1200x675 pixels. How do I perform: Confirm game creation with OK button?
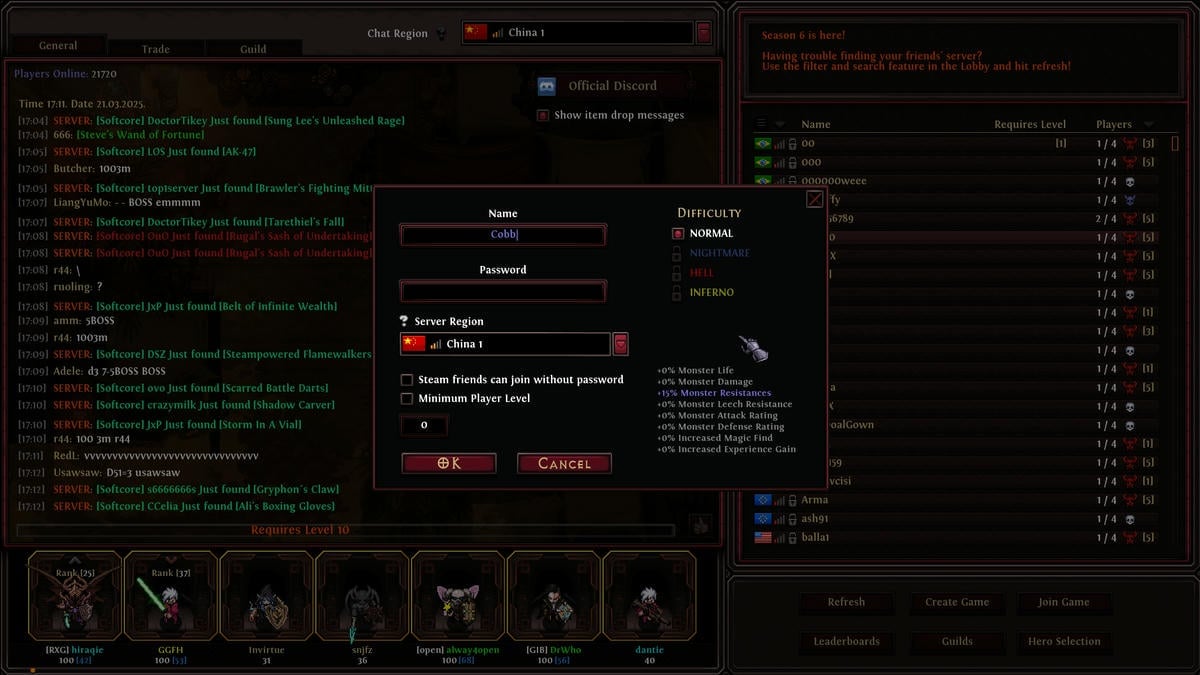[449, 463]
